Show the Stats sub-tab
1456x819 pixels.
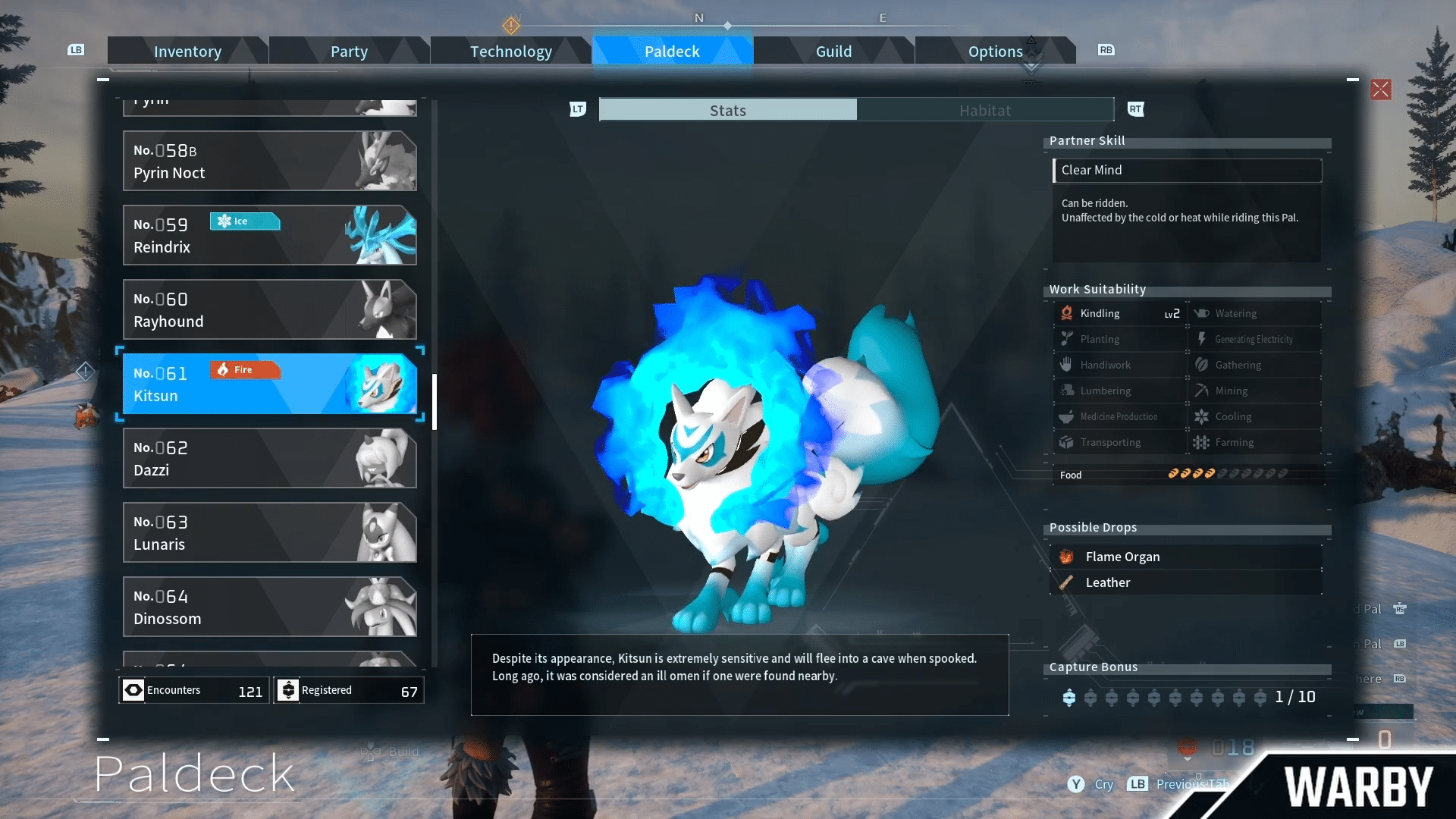[x=728, y=110]
